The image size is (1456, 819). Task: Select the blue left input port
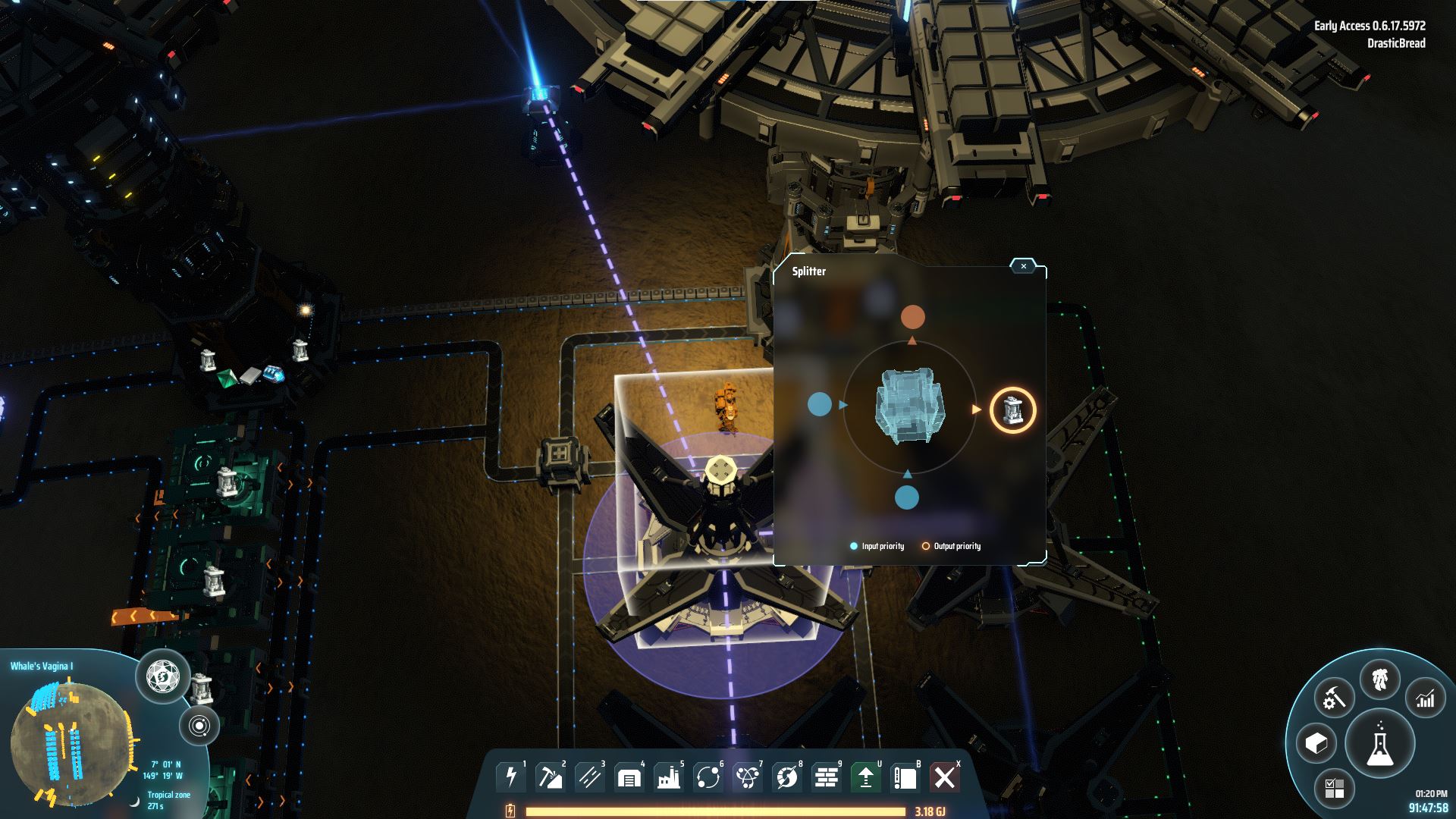(x=820, y=404)
